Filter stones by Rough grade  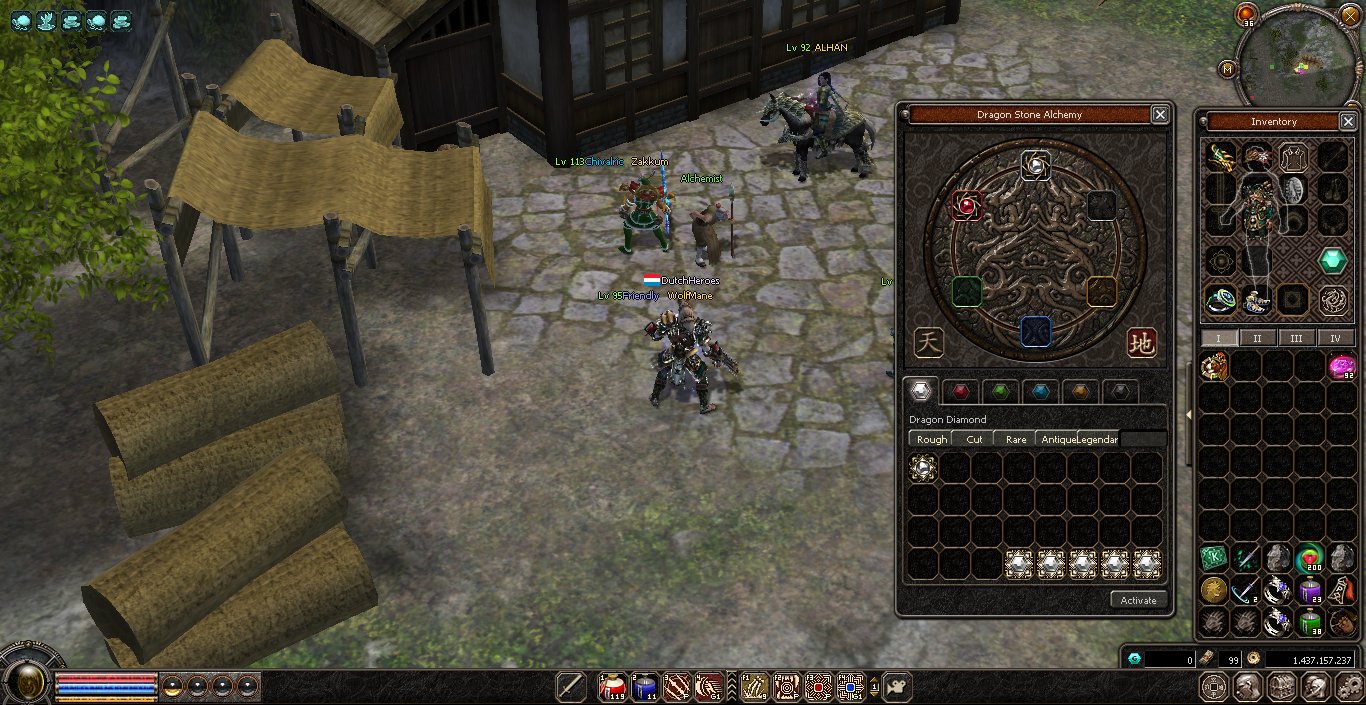(931, 439)
